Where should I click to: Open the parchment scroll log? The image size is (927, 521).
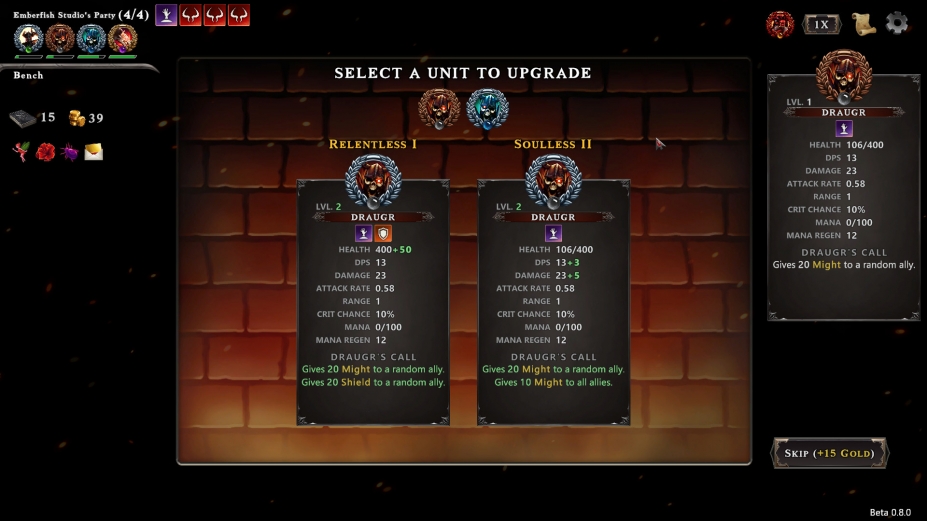tap(863, 24)
